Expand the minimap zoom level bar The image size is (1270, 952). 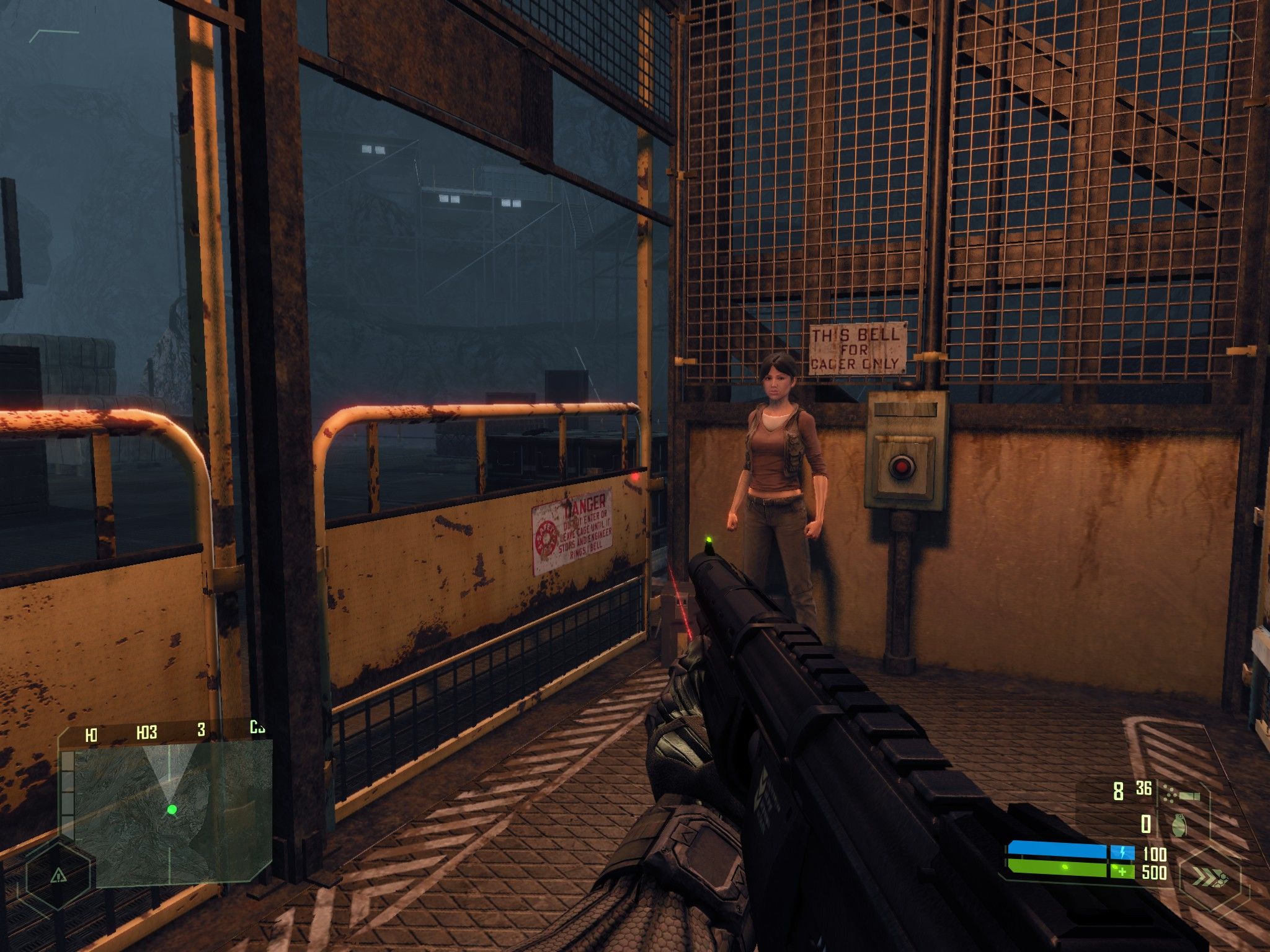click(x=68, y=787)
